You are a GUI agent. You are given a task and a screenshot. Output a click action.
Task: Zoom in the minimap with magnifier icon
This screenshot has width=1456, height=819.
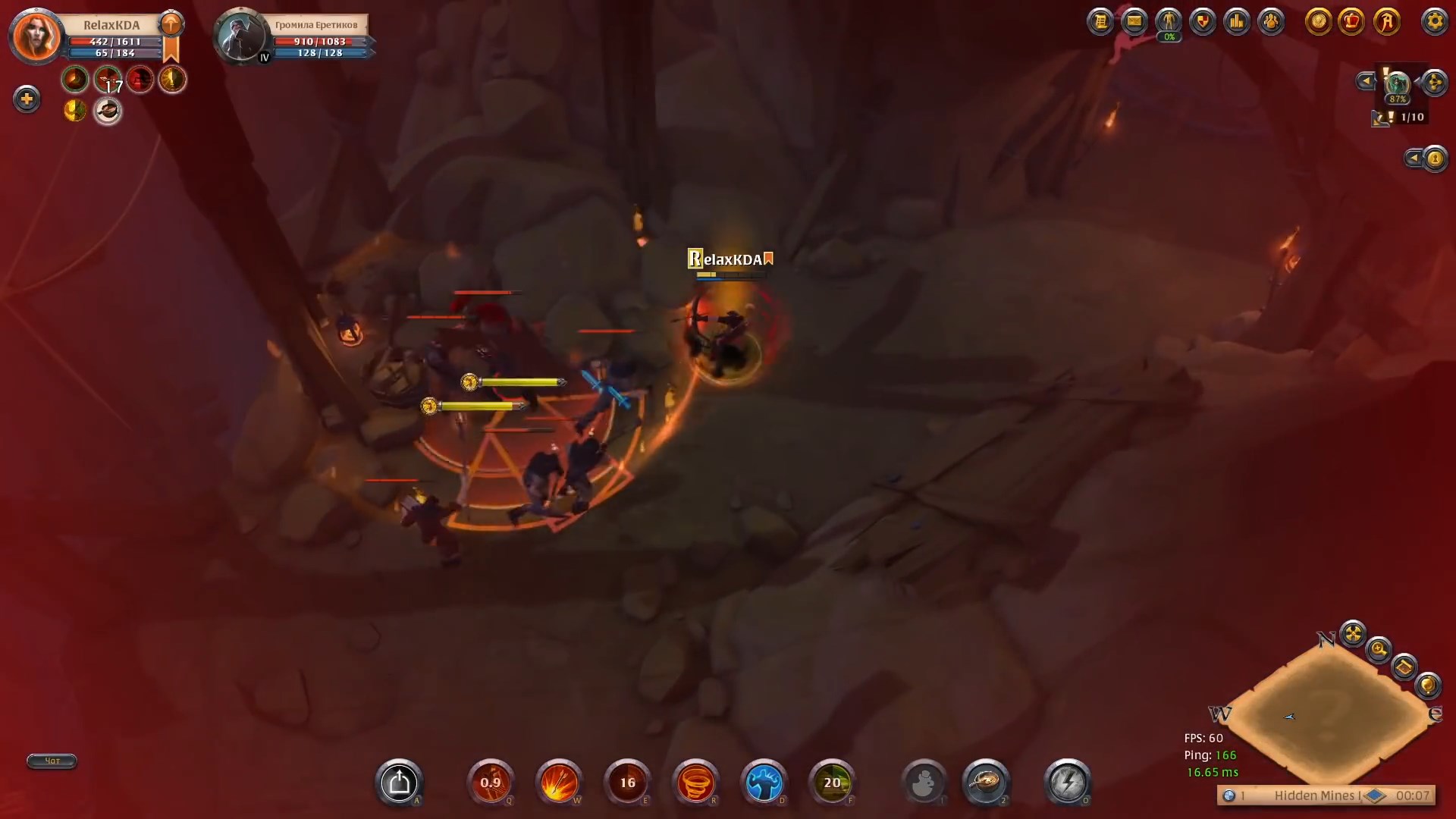1378,649
